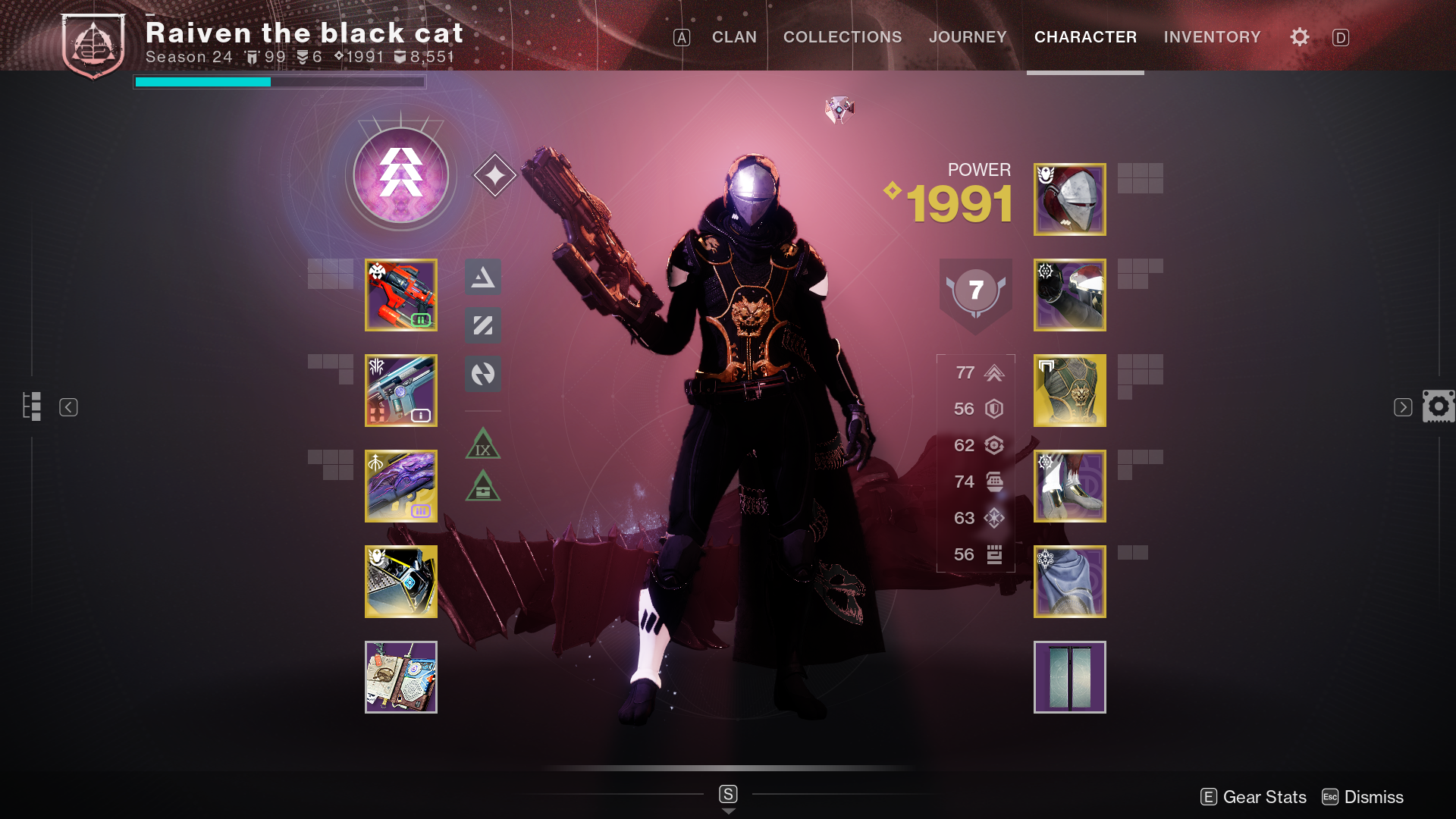Open the Clan tab
The width and height of the screenshot is (1456, 819).
733,37
